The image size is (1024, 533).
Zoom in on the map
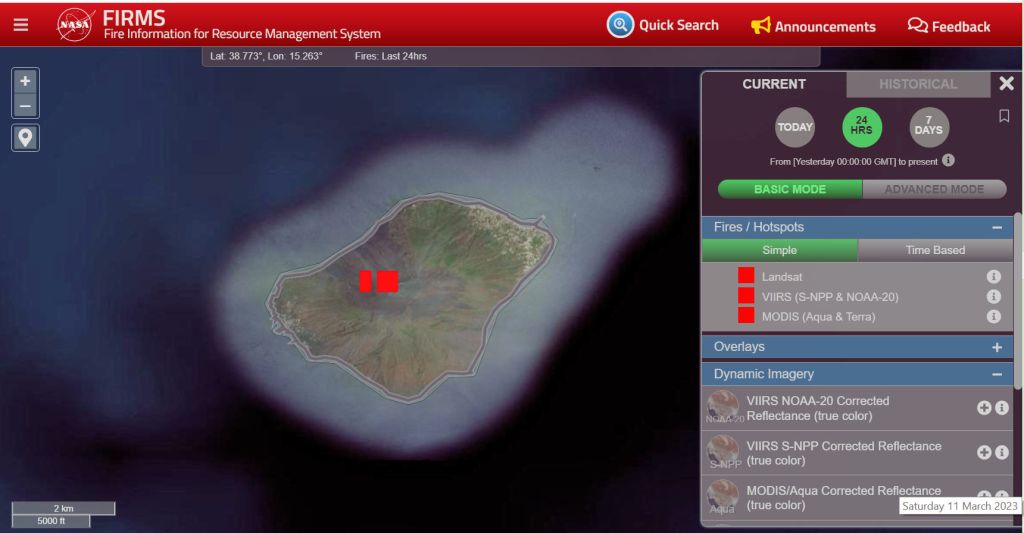point(25,80)
